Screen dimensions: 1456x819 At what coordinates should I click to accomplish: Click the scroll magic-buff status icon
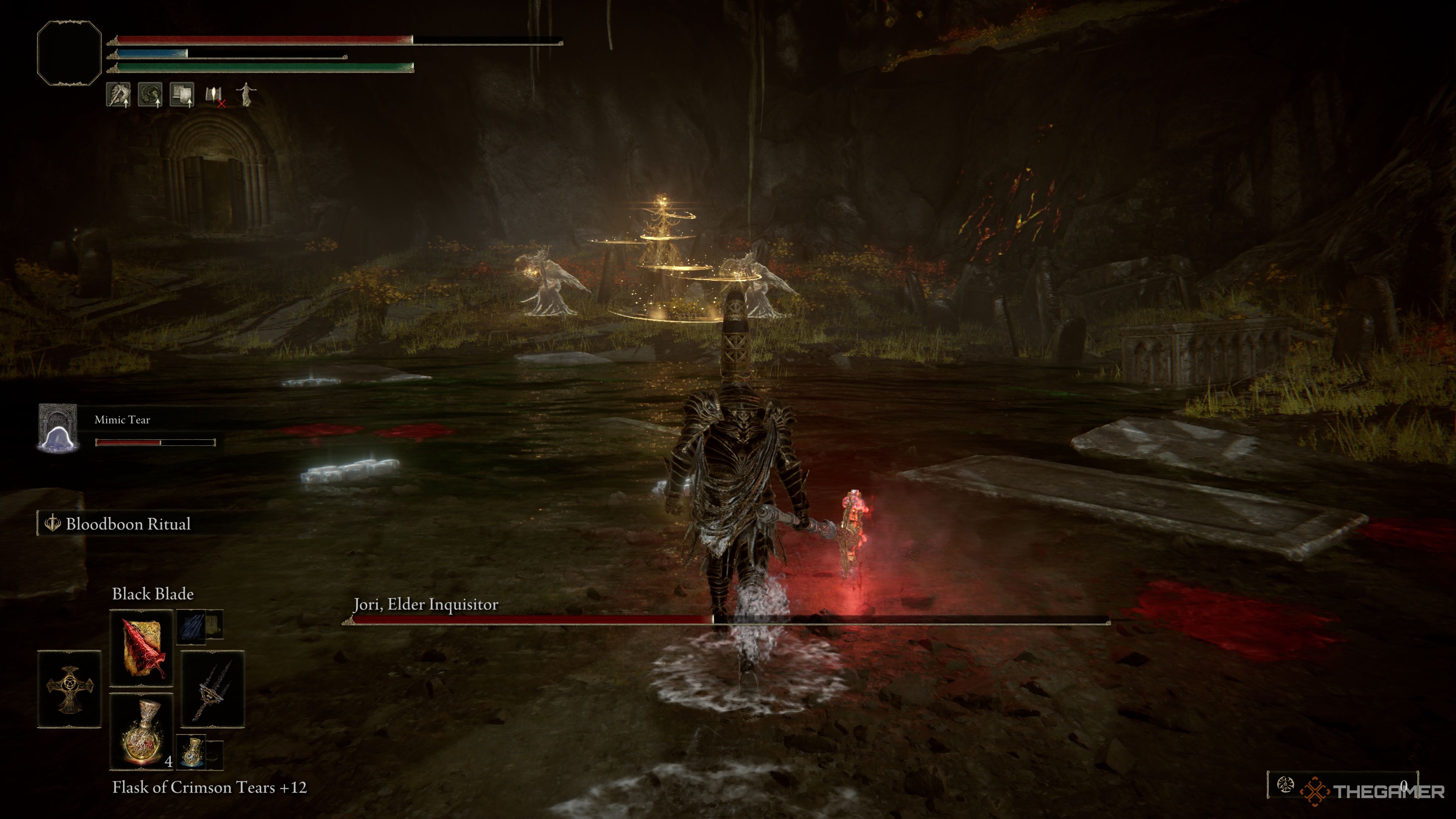182,95
